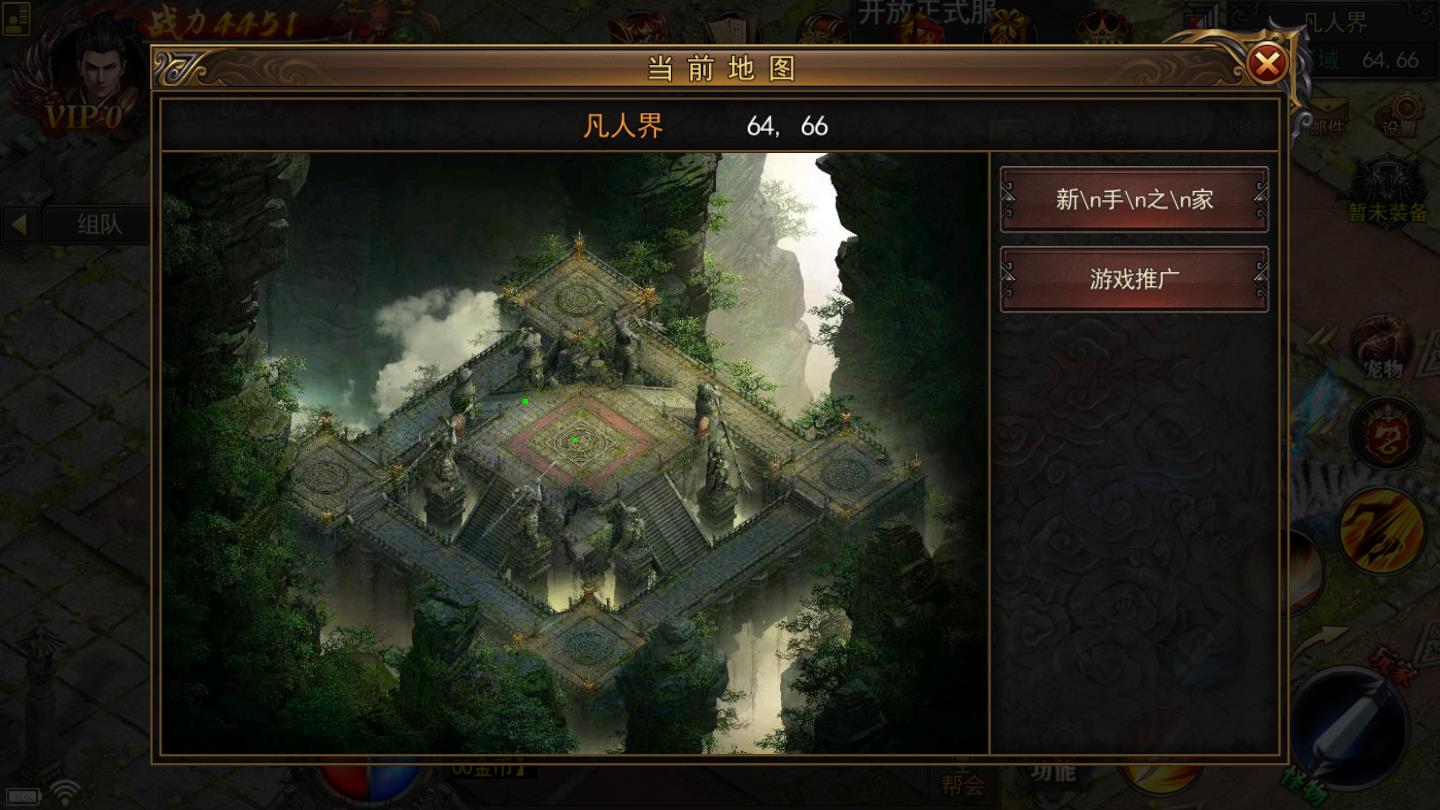1440x810 pixels.
Task: Activate the flaming slash skill icon
Action: pyautogui.click(x=1381, y=530)
